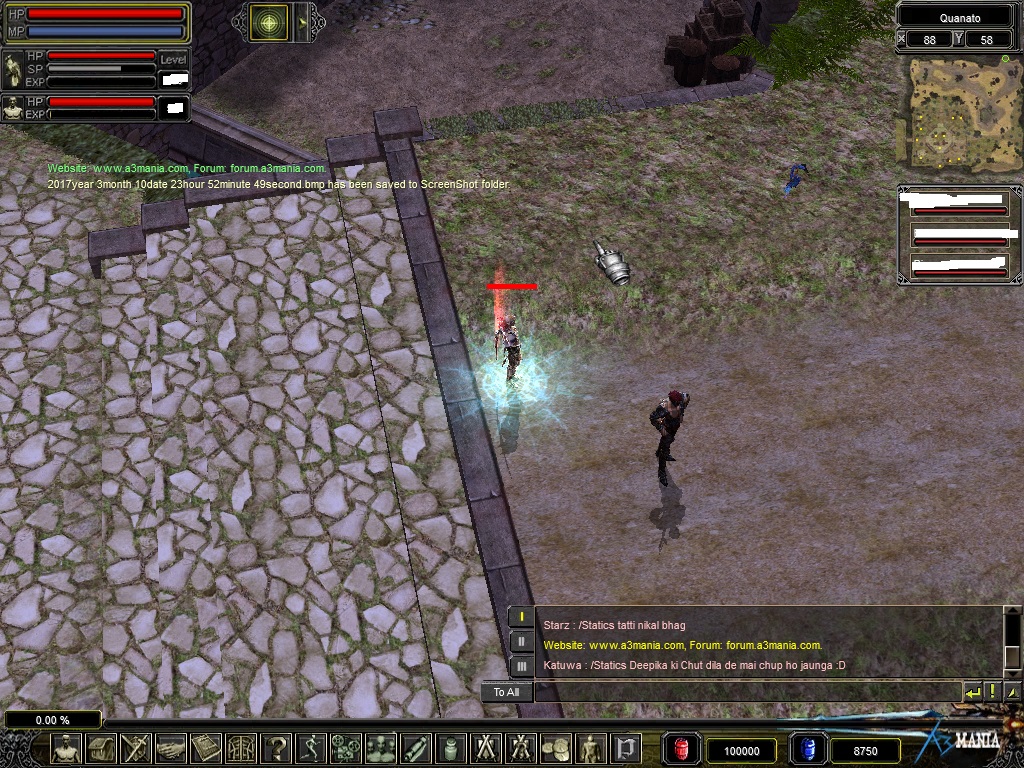Switch to chat tab III
This screenshot has height=768, width=1024.
coord(521,665)
